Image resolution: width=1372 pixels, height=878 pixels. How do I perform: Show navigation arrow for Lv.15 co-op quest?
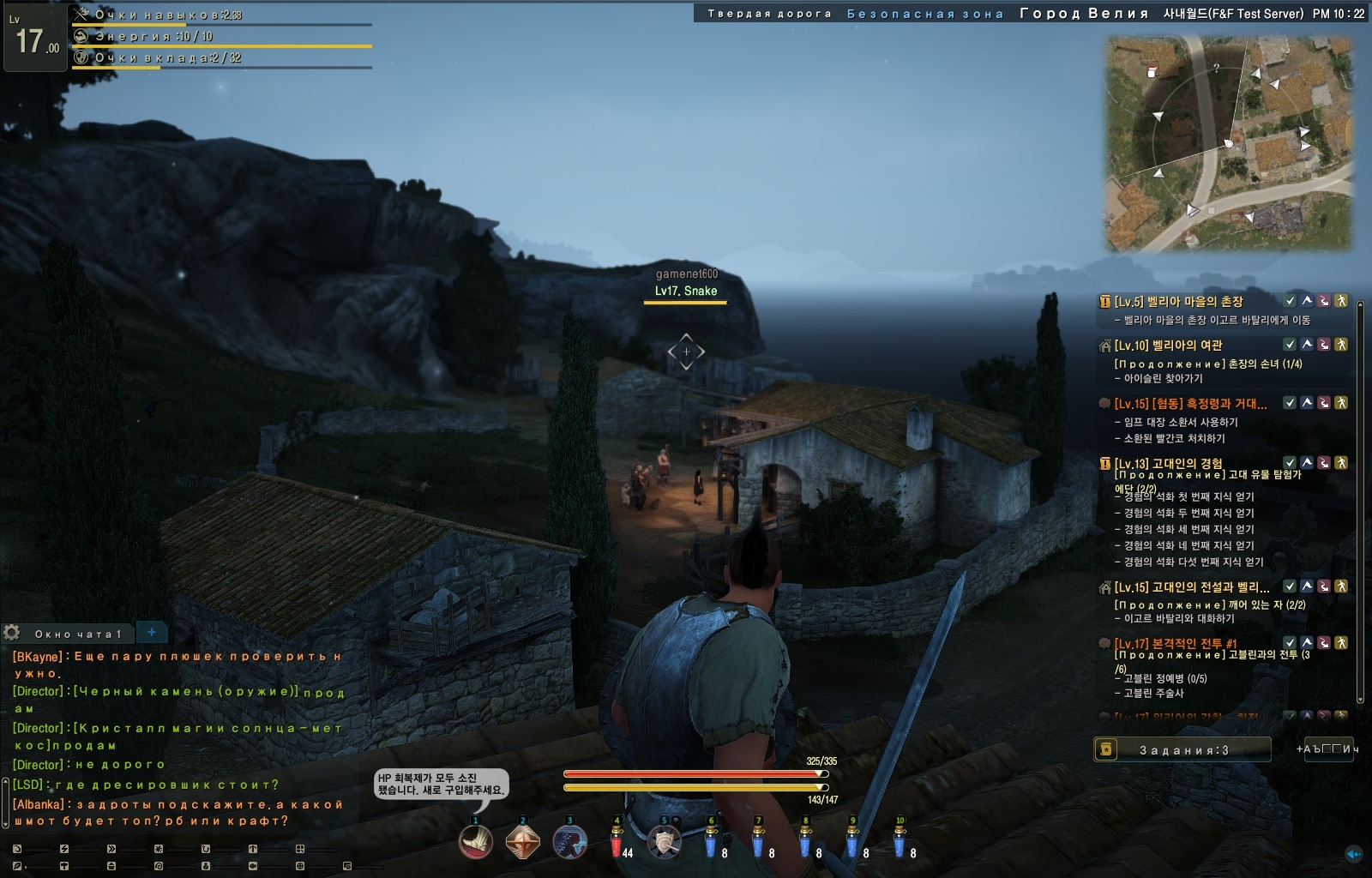click(1307, 403)
